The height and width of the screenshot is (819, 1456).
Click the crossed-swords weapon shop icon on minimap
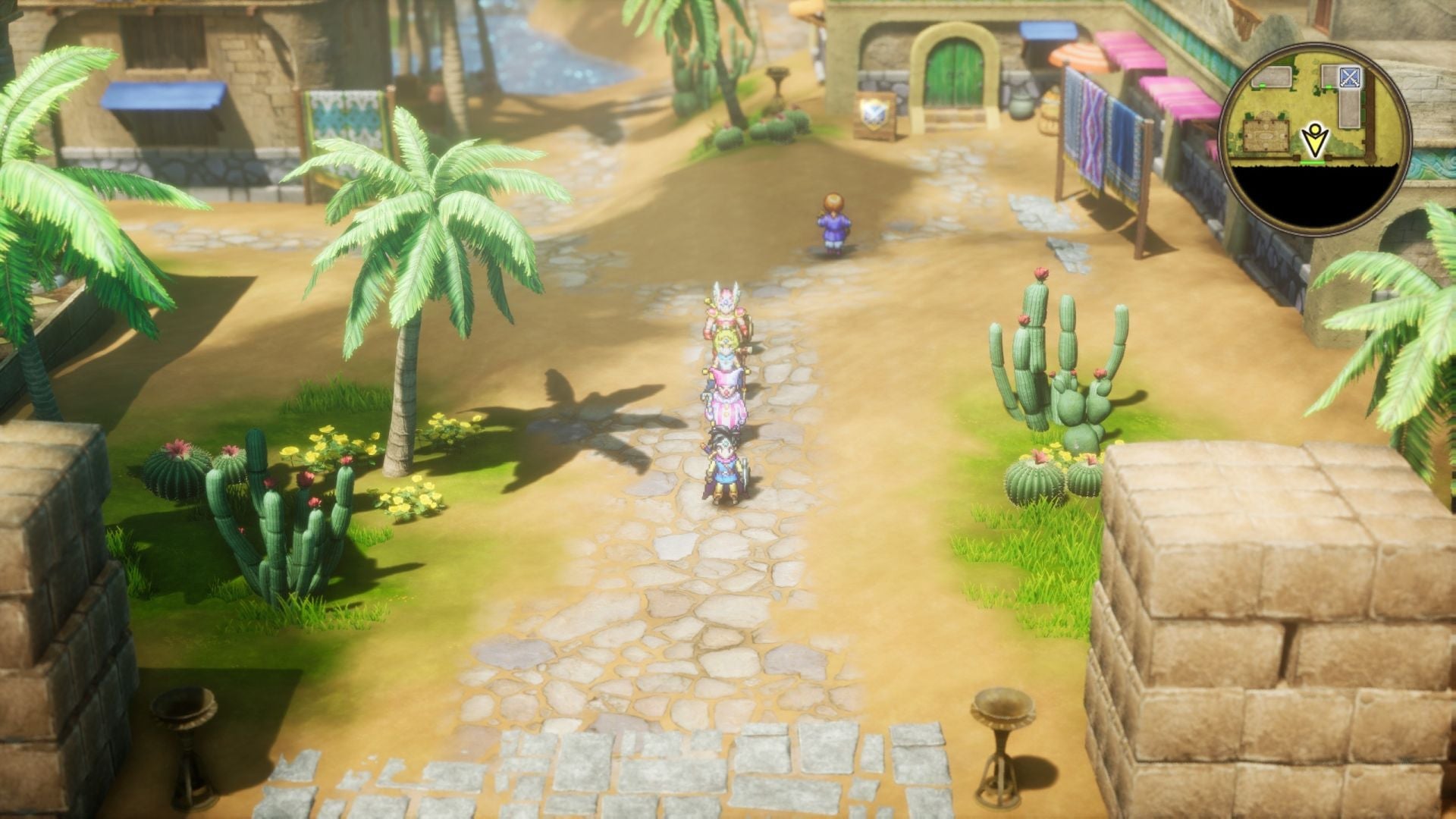tap(1351, 77)
